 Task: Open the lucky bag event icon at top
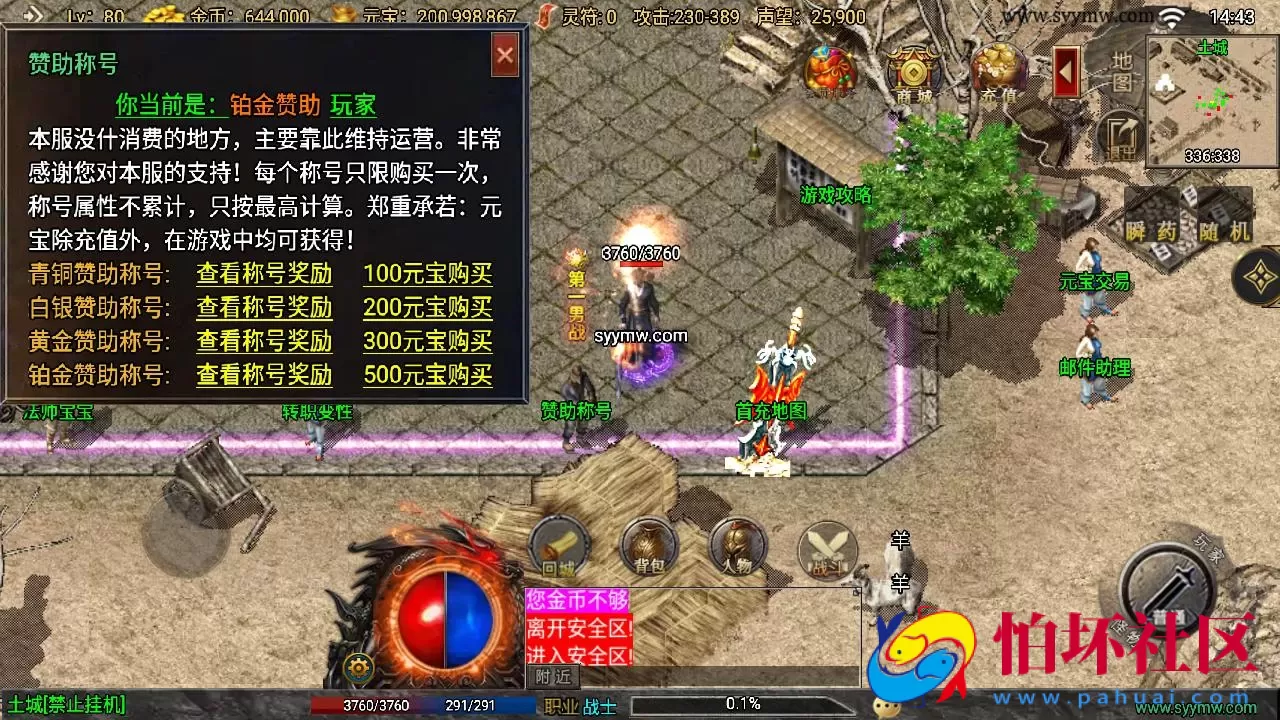(x=830, y=68)
